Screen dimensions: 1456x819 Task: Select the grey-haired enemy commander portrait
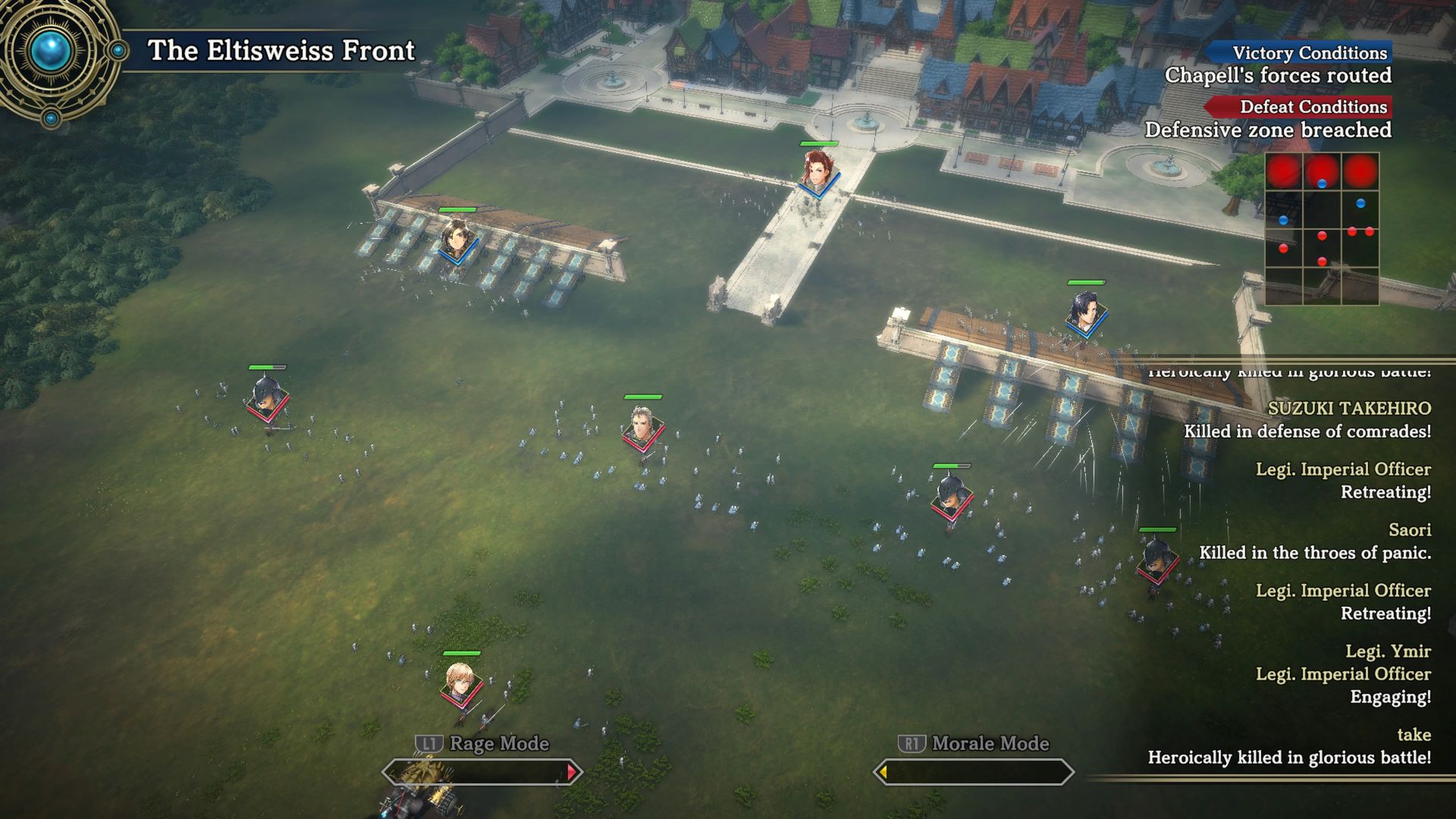point(643,427)
